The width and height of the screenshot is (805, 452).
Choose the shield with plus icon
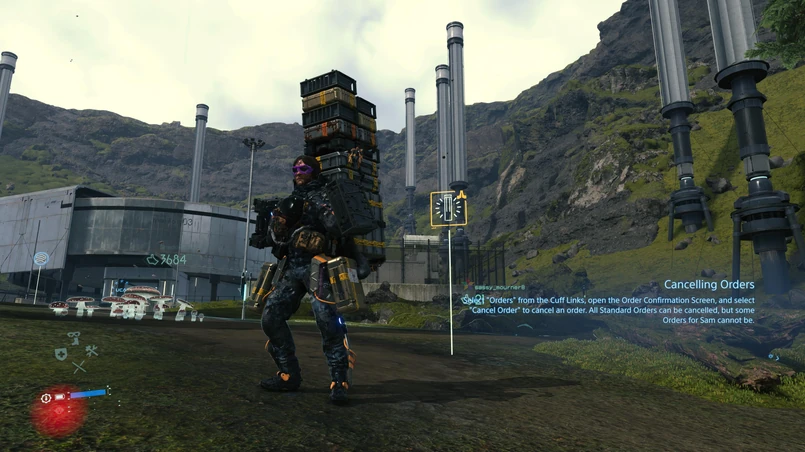pyautogui.click(x=60, y=353)
